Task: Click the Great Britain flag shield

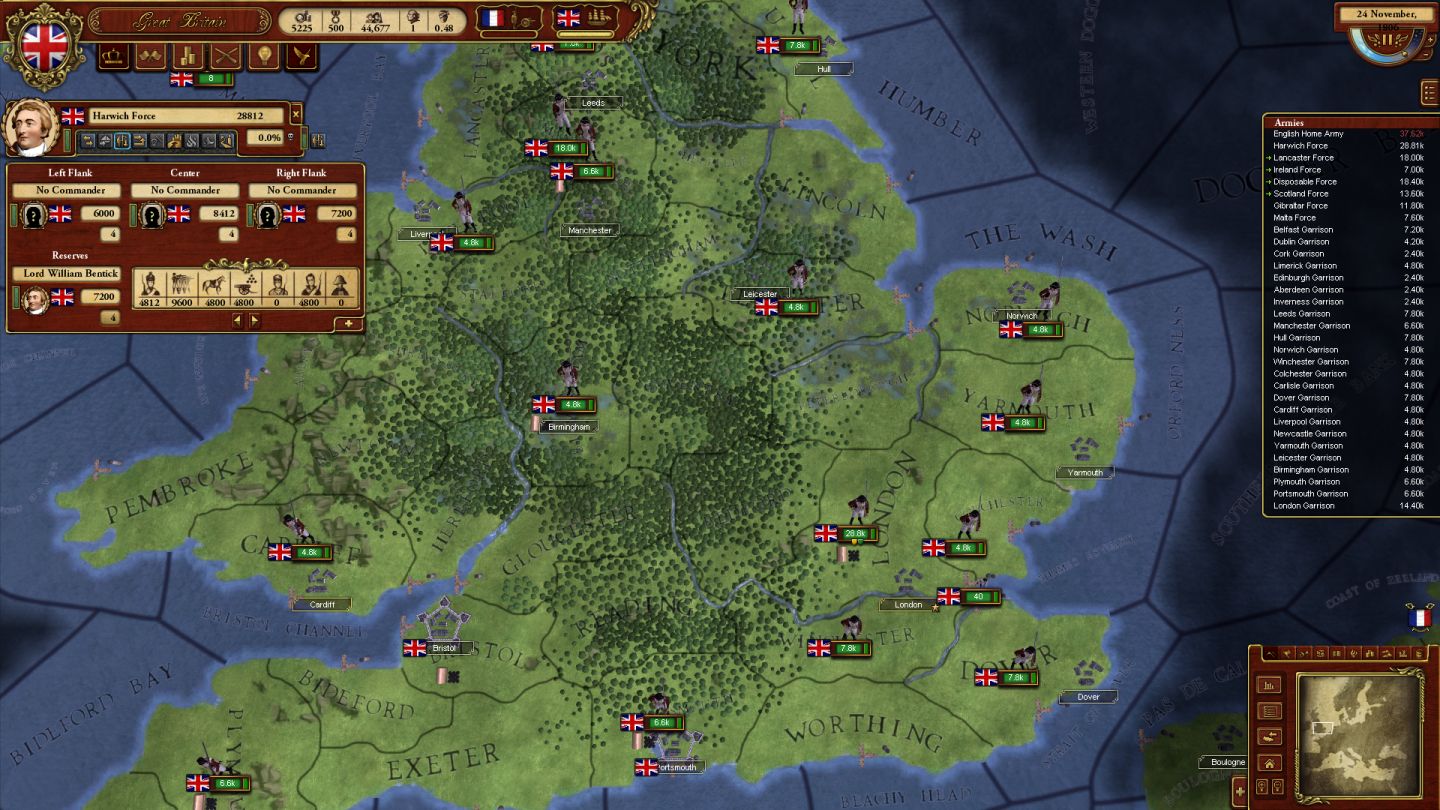Action: point(44,46)
